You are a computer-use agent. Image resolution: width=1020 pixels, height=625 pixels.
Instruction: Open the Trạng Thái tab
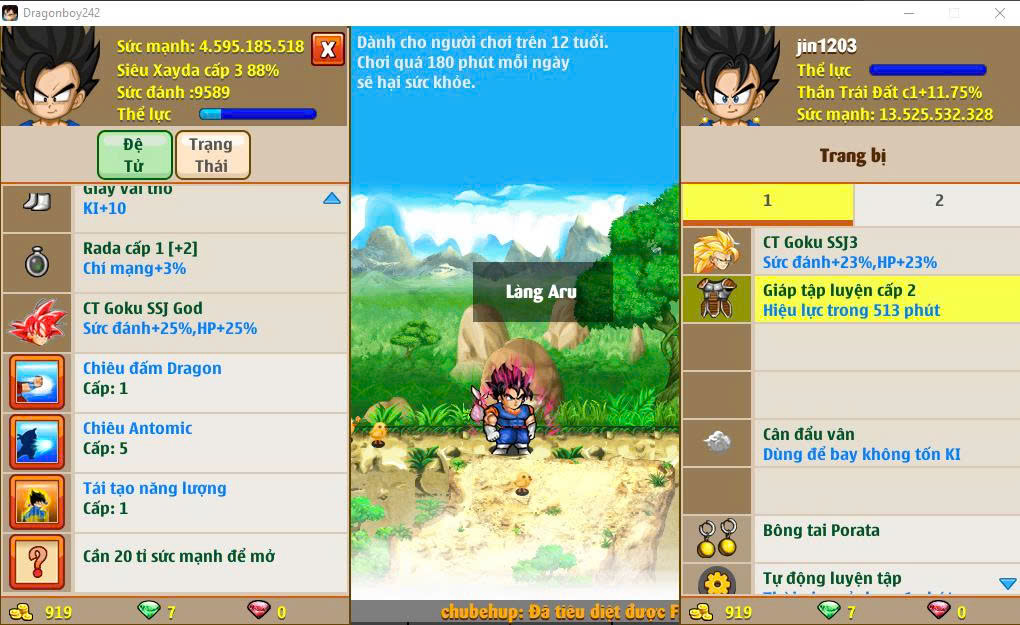(x=211, y=155)
